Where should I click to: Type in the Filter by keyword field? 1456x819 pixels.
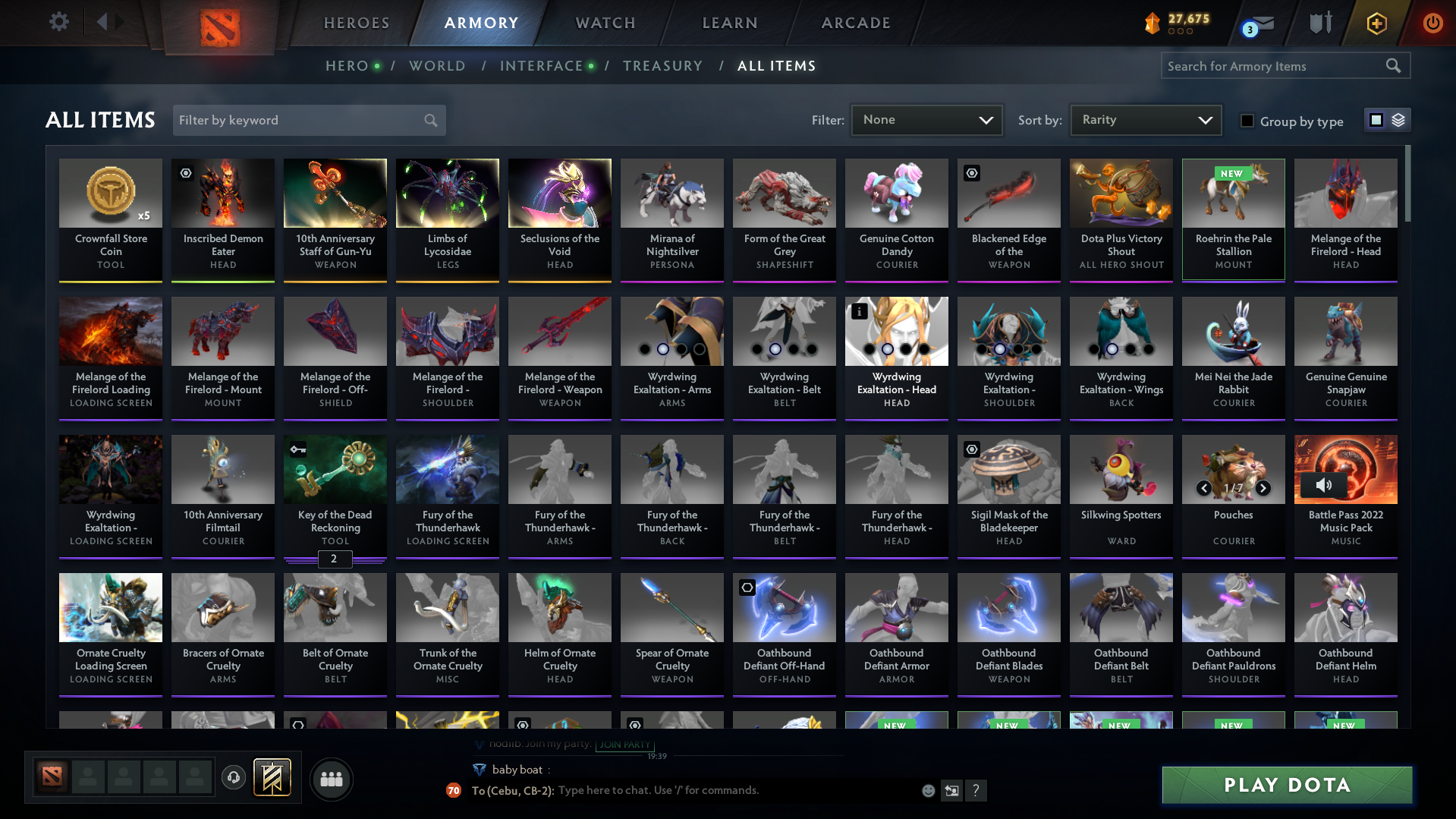(x=296, y=119)
